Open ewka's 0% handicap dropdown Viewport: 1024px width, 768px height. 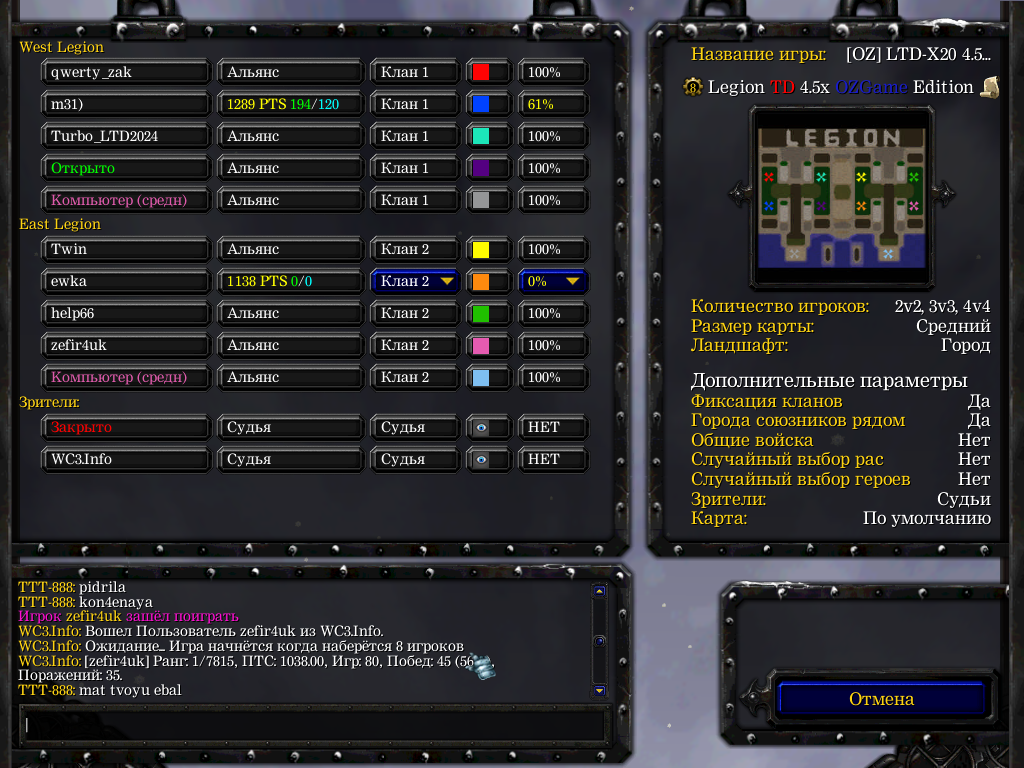click(553, 281)
